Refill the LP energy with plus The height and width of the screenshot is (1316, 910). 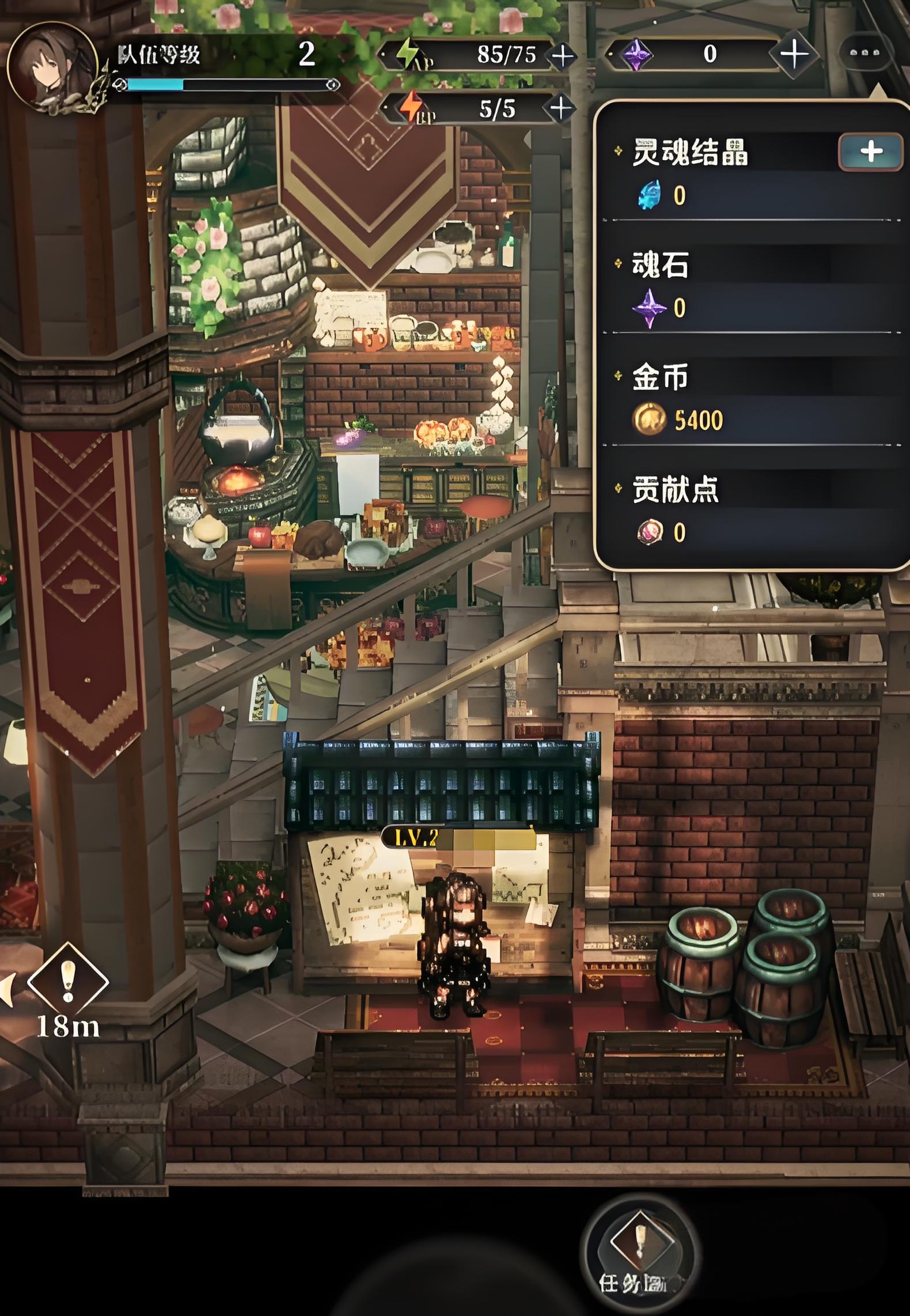point(561,108)
